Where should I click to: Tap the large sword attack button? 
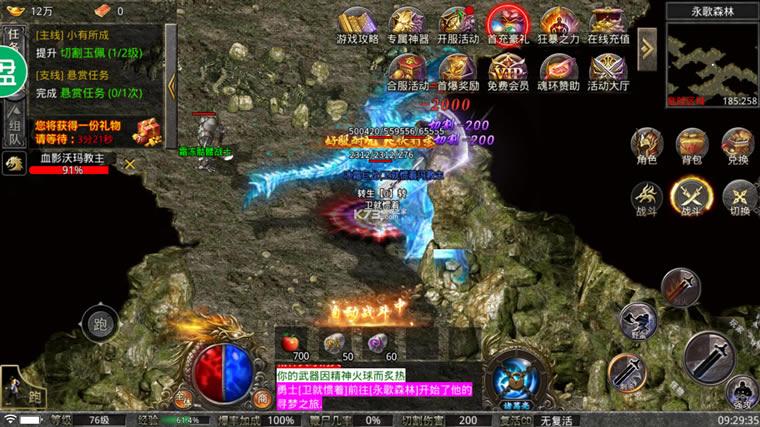click(710, 355)
